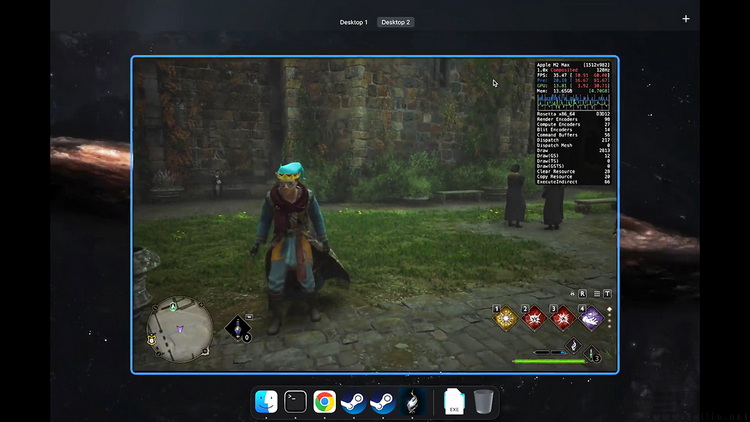Select the diamond-shaped tool slot beside the minimap
The image size is (750, 422).
[237, 327]
